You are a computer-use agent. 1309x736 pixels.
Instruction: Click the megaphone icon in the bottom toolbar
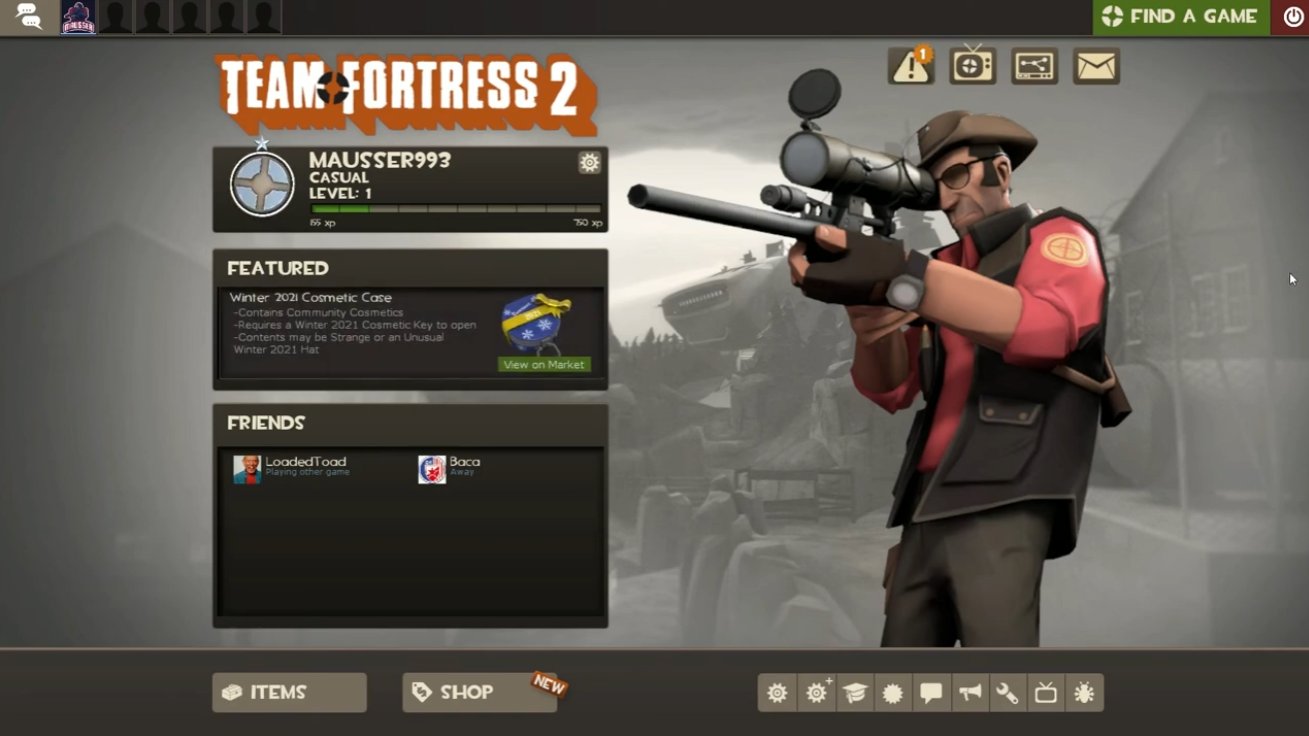969,693
